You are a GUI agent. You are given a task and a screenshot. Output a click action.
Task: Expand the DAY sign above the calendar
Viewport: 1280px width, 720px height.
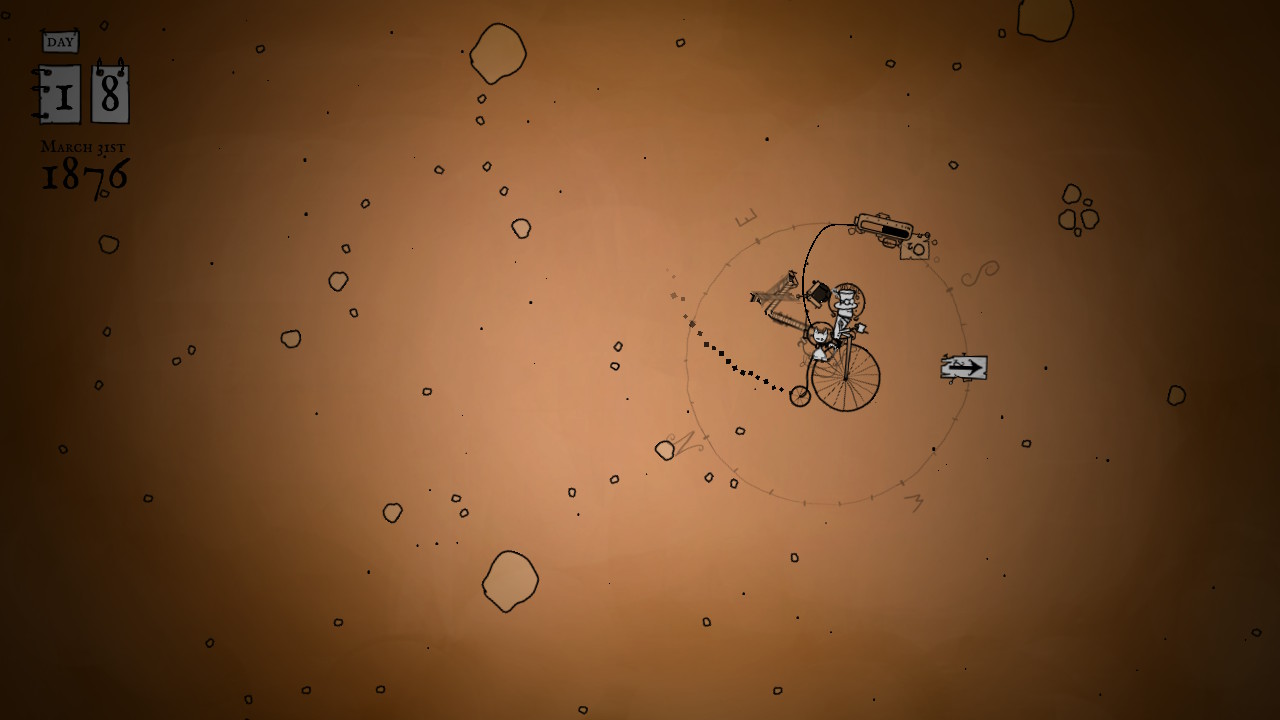[62, 41]
